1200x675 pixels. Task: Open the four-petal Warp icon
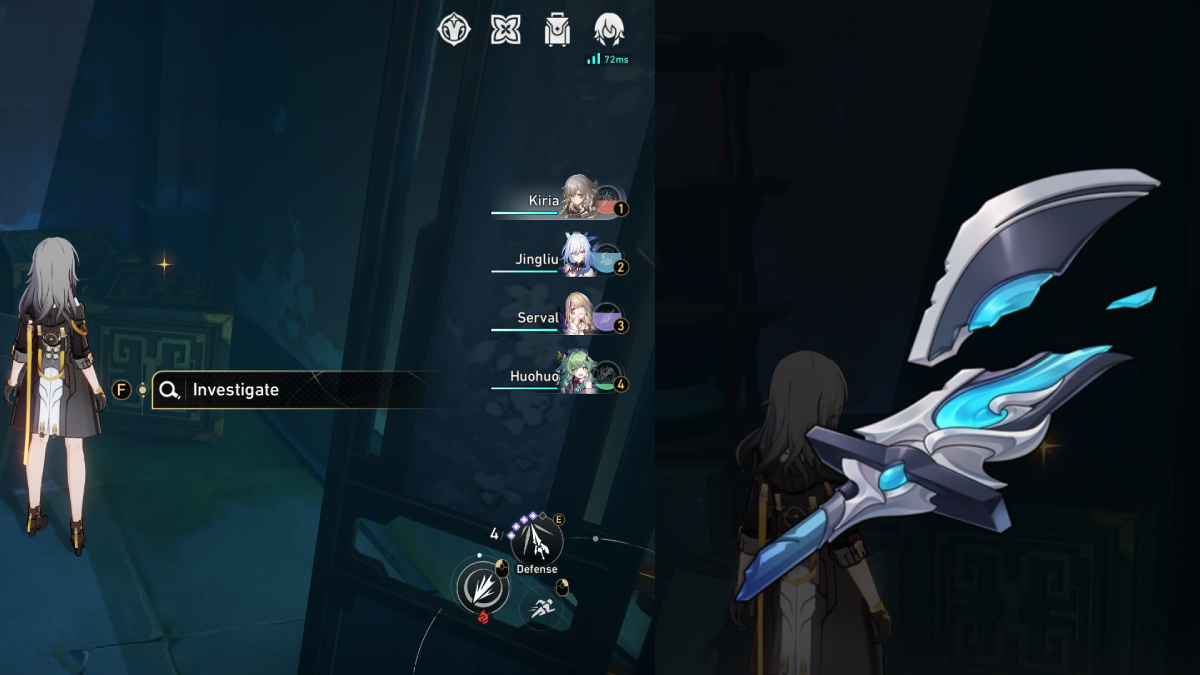coord(506,29)
